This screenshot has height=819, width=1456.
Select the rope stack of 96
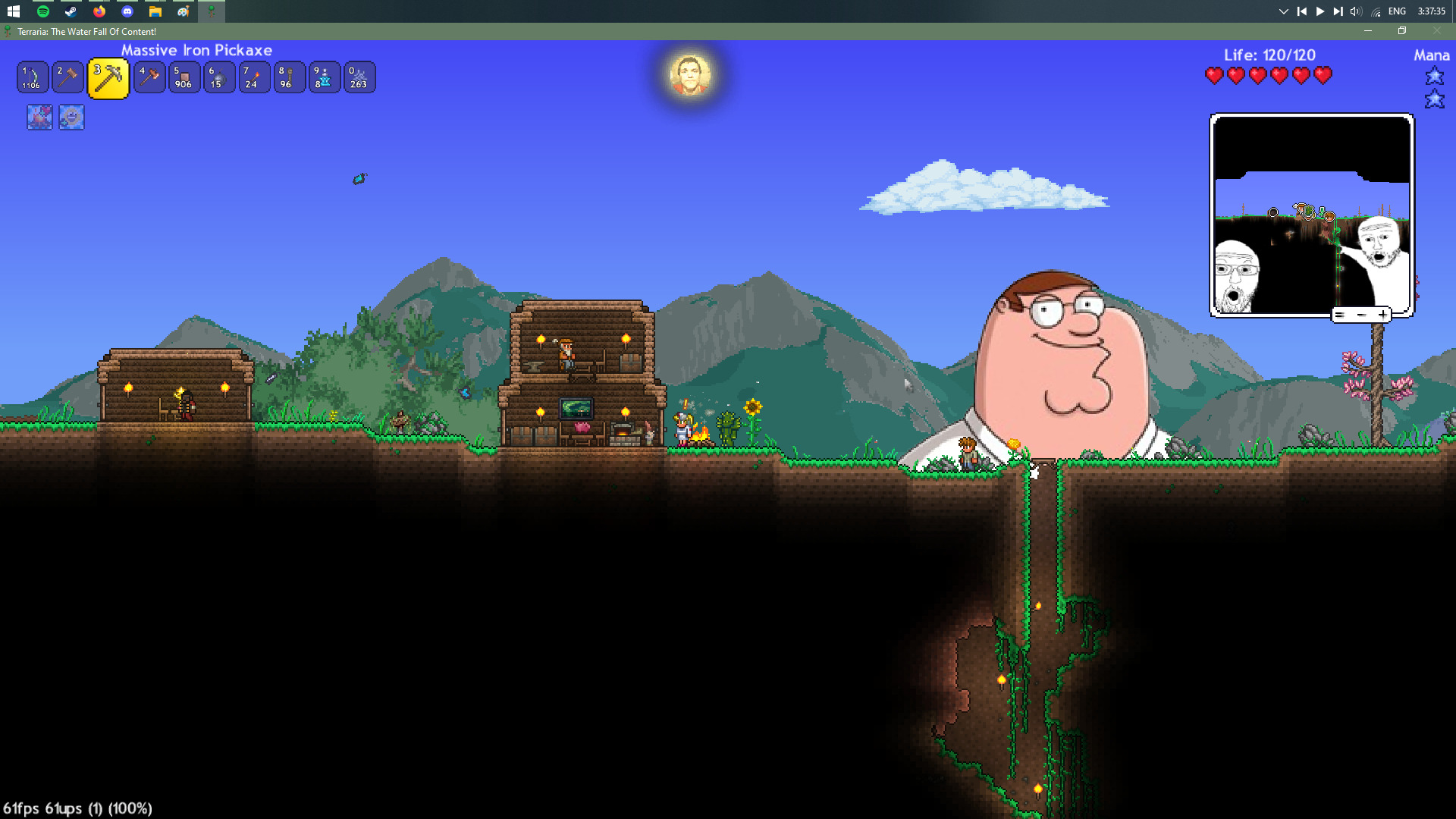click(x=289, y=77)
